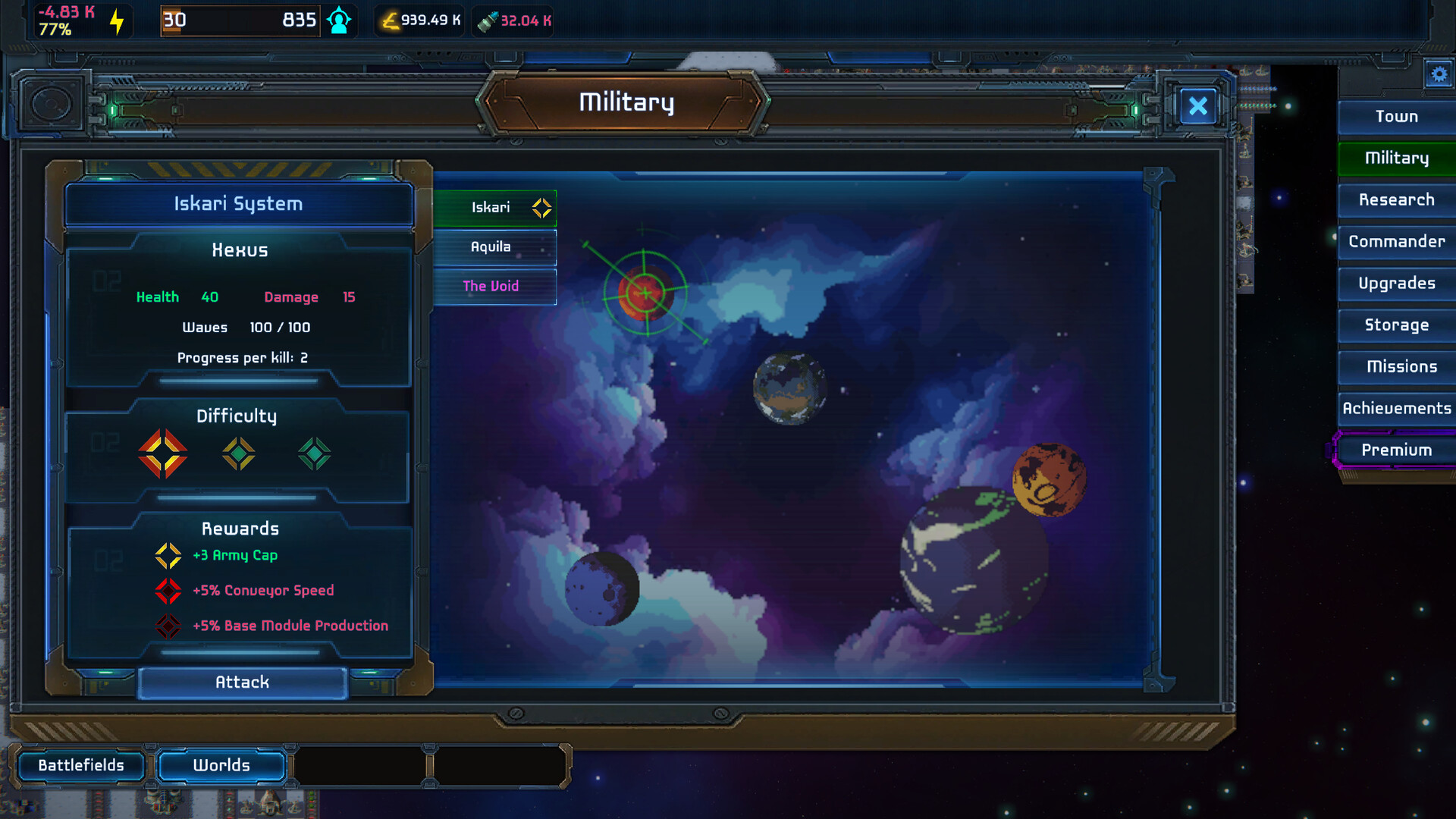Click the cyan population icon in top bar
This screenshot has width=1456, height=819.
point(339,20)
